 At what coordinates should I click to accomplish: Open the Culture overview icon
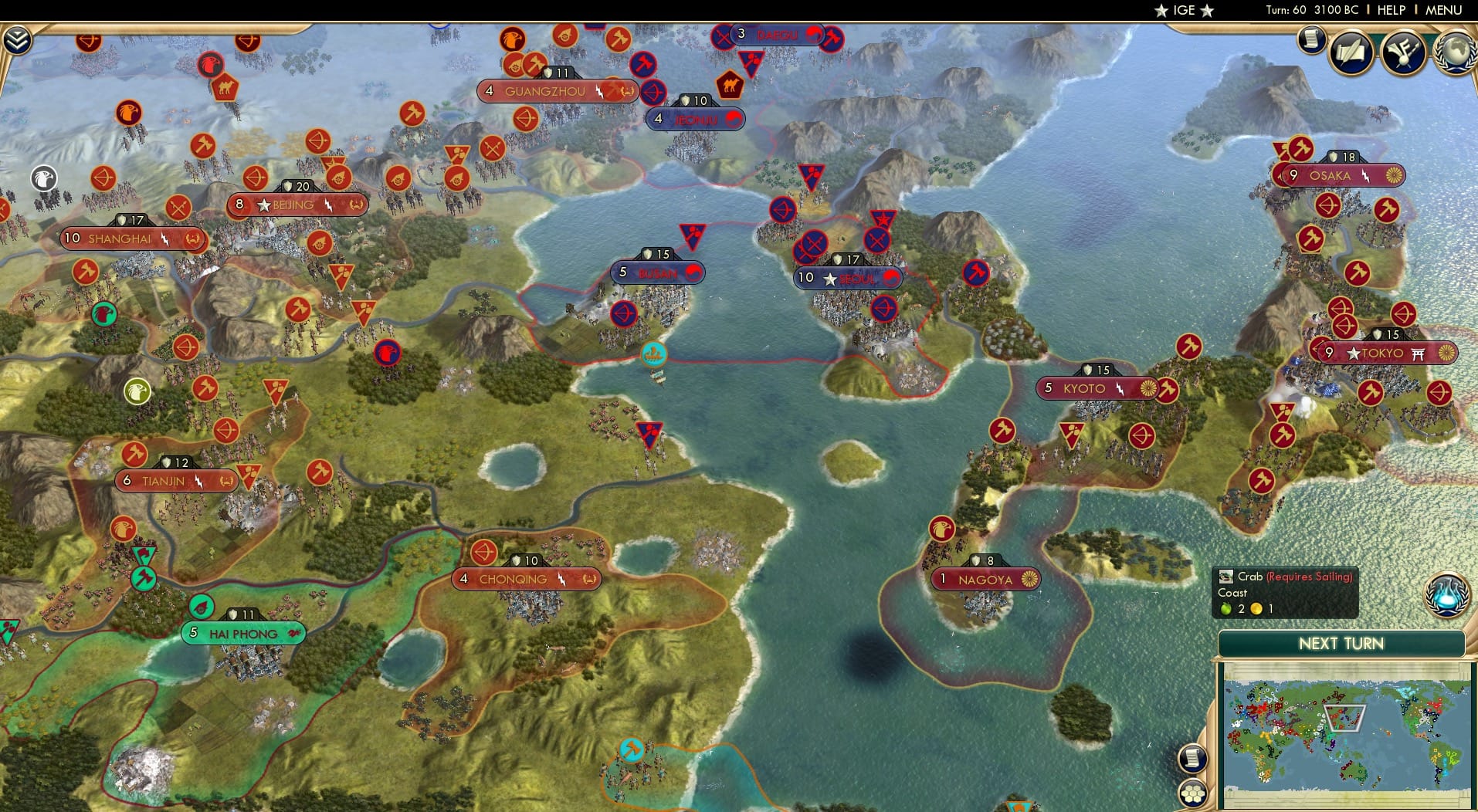(x=1404, y=52)
